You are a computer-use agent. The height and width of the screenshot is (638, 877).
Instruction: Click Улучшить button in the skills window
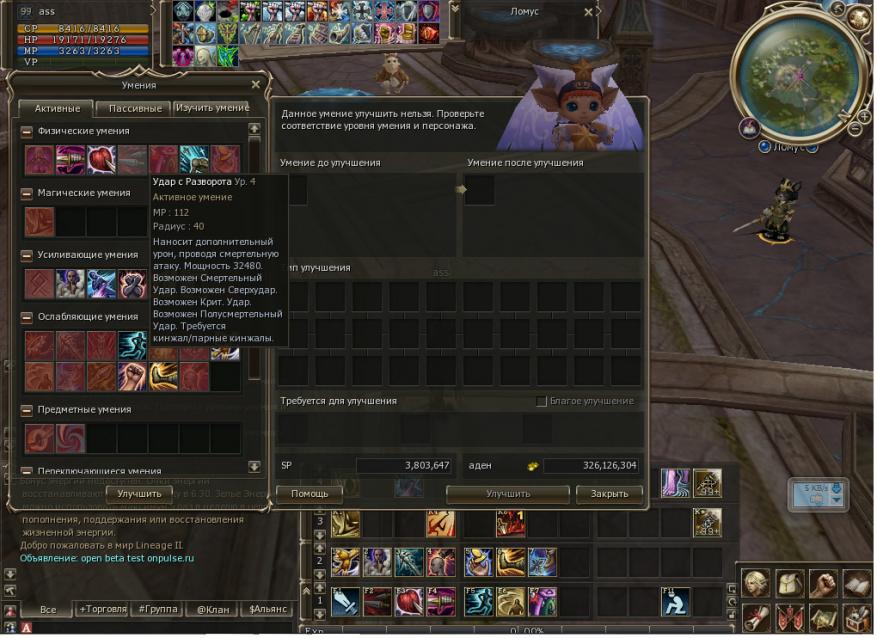(x=139, y=494)
